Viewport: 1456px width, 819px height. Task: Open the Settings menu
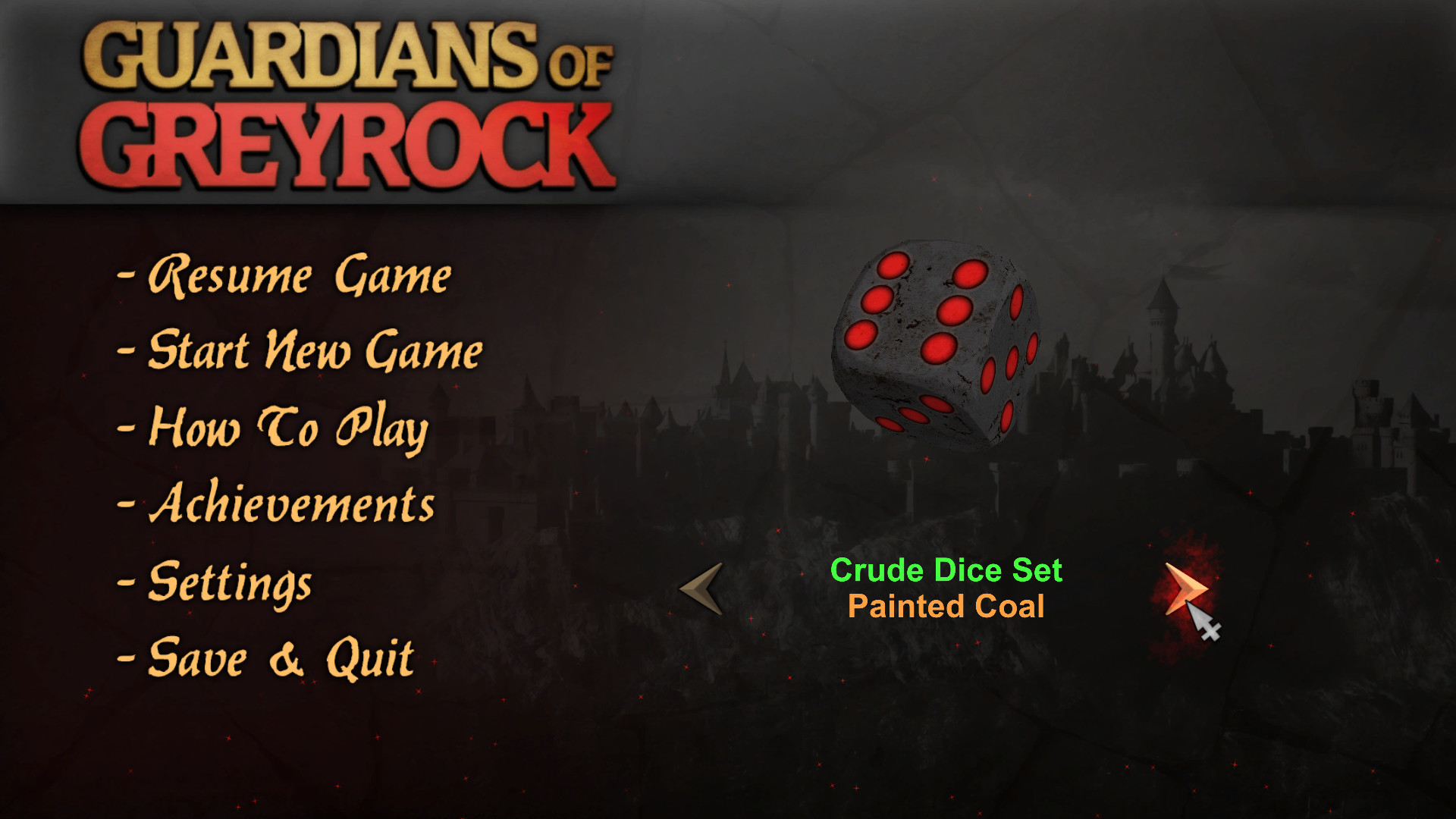point(227,584)
